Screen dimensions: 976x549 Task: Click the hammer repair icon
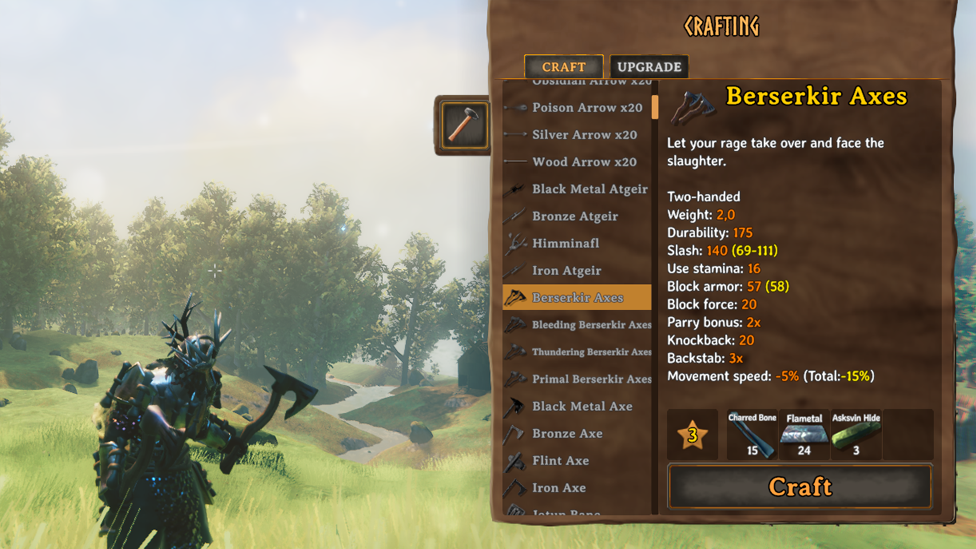[x=463, y=125]
